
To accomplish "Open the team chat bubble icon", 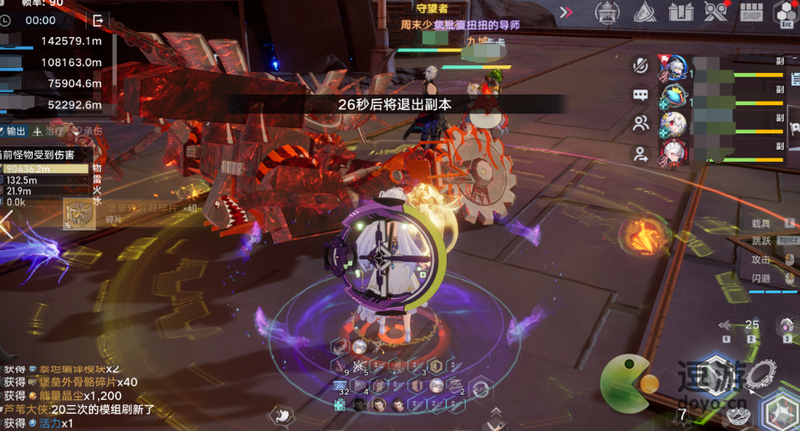I will tap(640, 94).
